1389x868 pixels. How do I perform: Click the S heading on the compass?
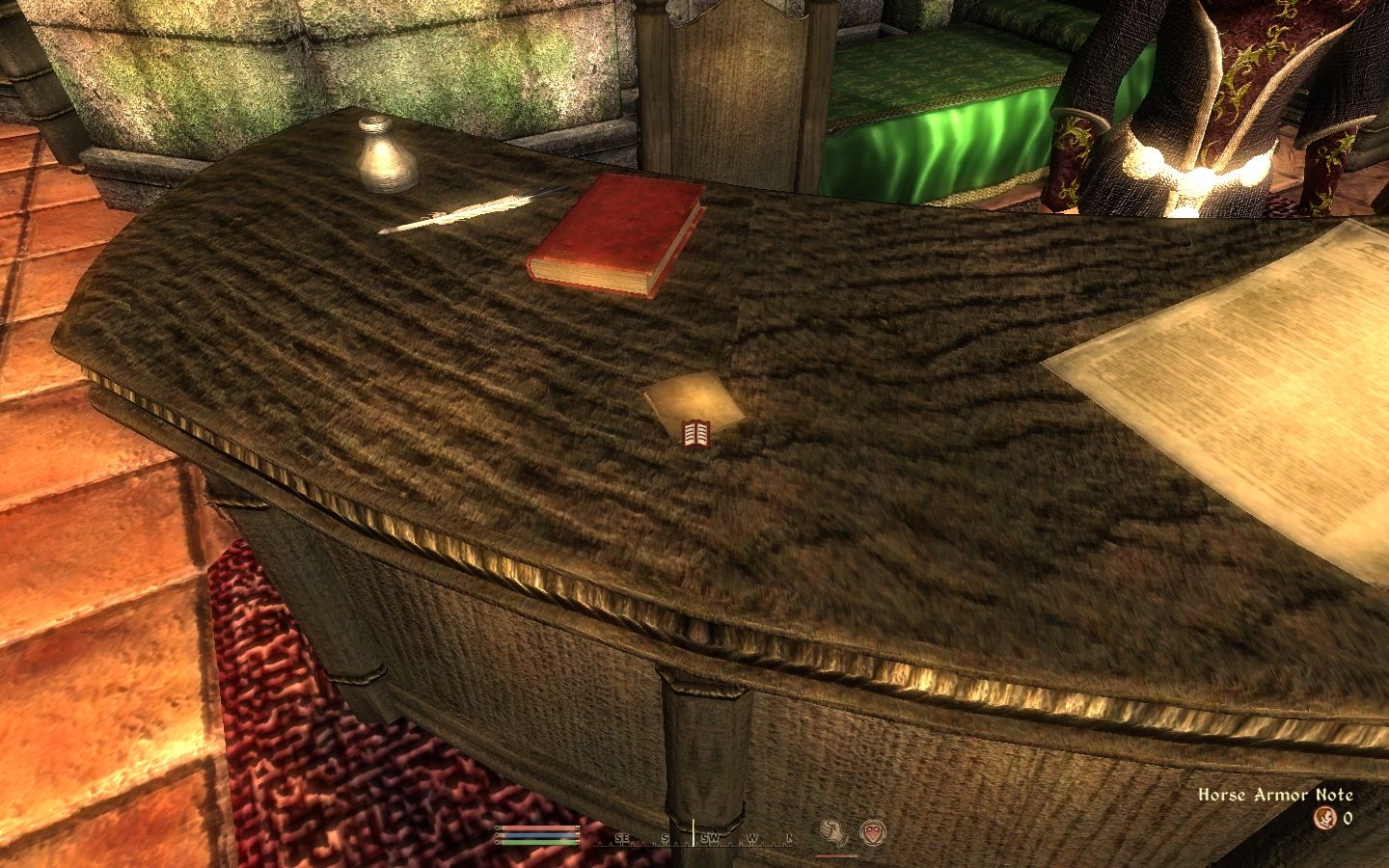point(666,838)
